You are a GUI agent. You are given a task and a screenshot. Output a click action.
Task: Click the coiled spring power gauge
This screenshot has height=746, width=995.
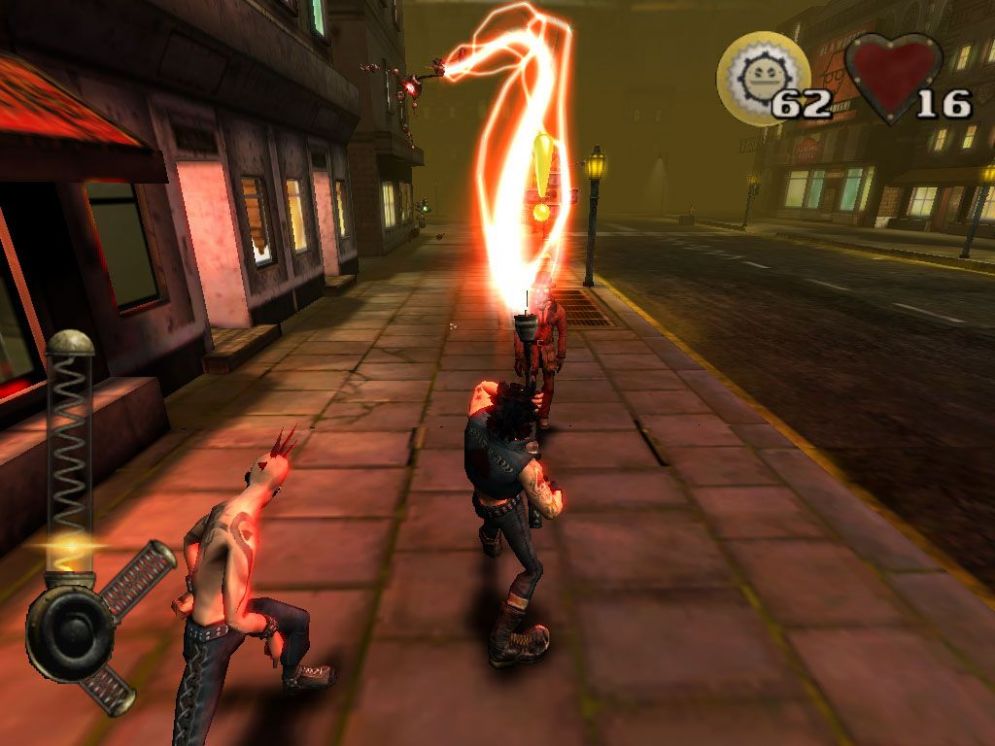pos(70,440)
